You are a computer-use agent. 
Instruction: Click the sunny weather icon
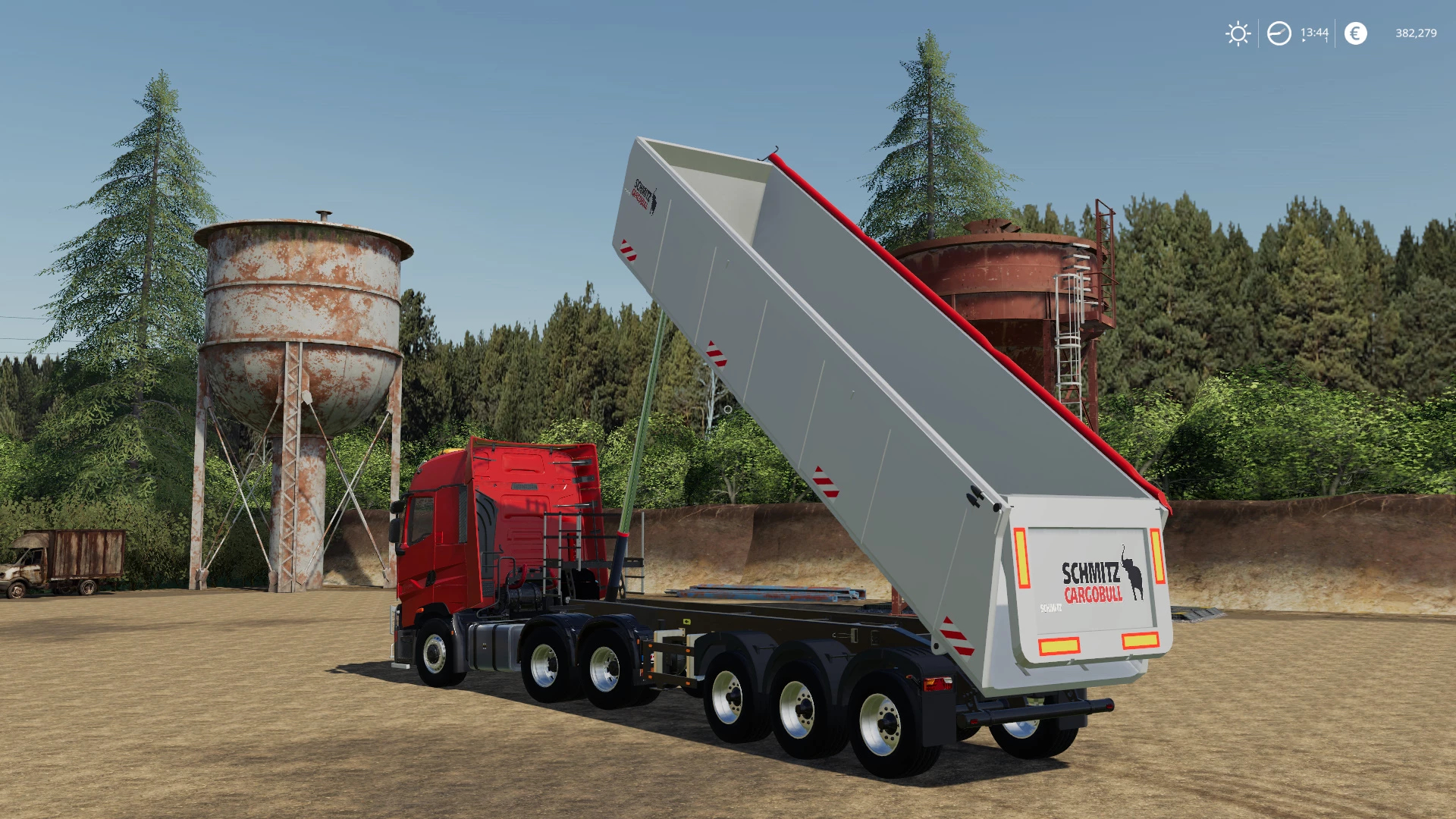point(1238,33)
